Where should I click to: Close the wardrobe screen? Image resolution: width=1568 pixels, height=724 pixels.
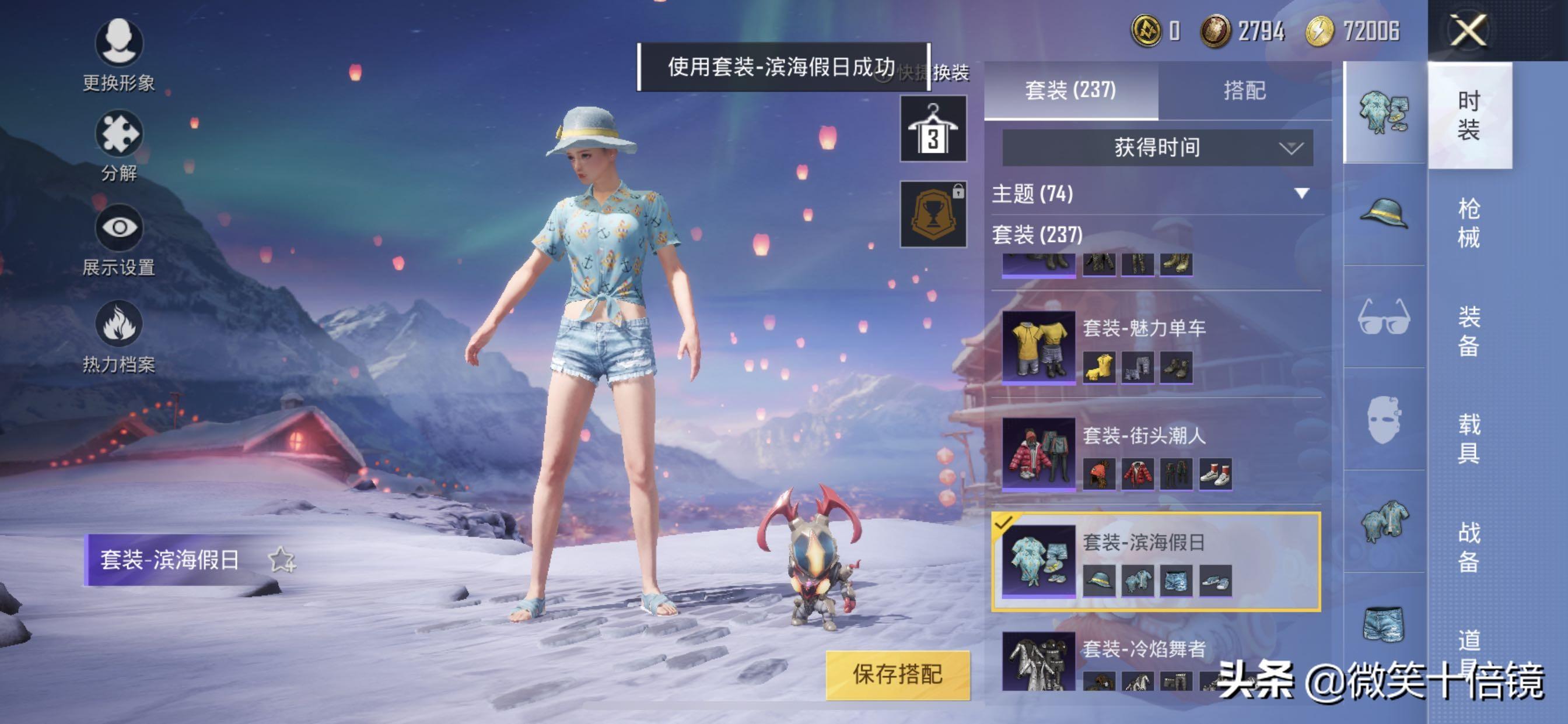(1468, 30)
